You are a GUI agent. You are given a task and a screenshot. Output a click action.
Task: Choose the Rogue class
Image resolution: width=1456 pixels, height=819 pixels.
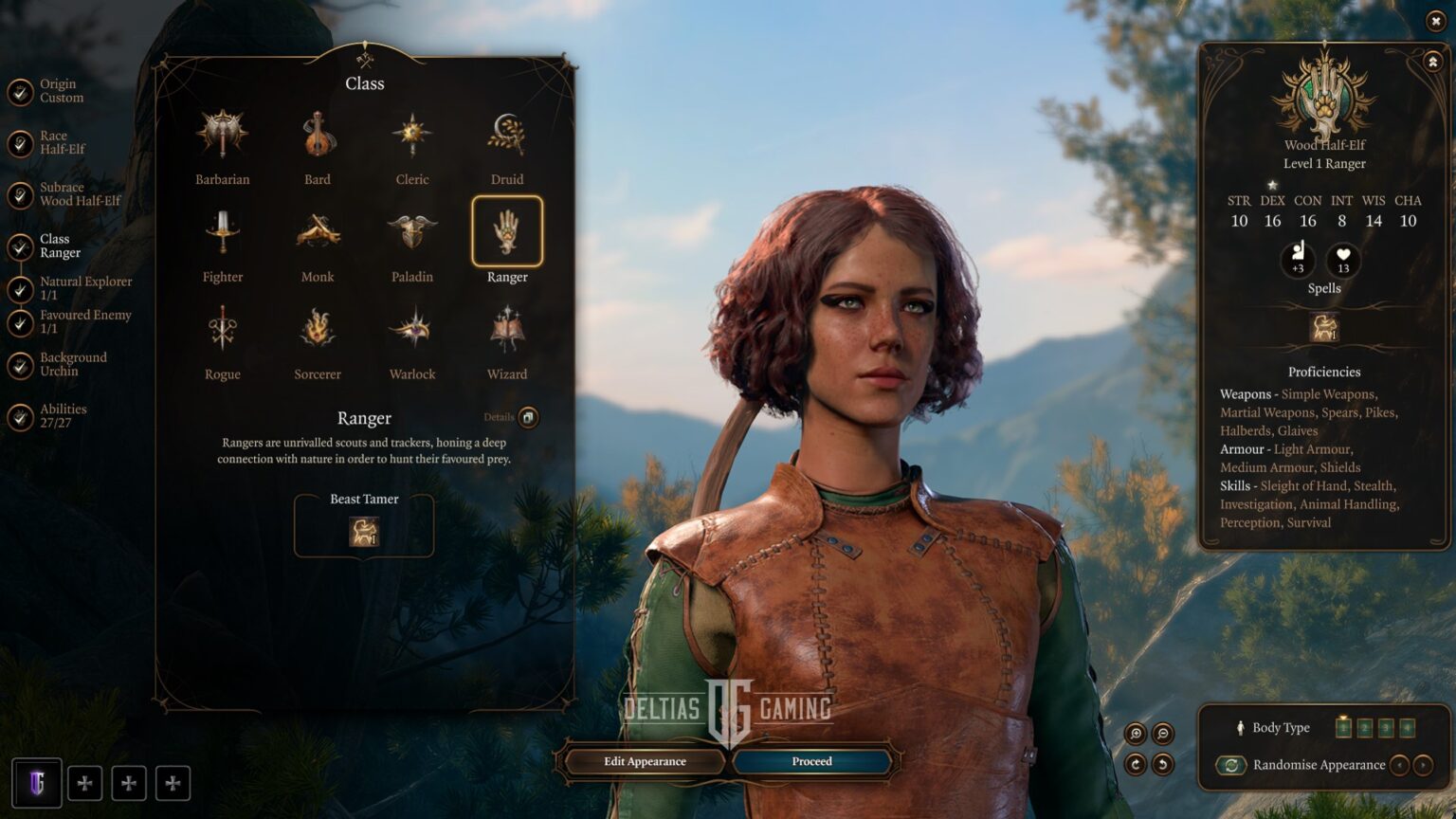222,330
